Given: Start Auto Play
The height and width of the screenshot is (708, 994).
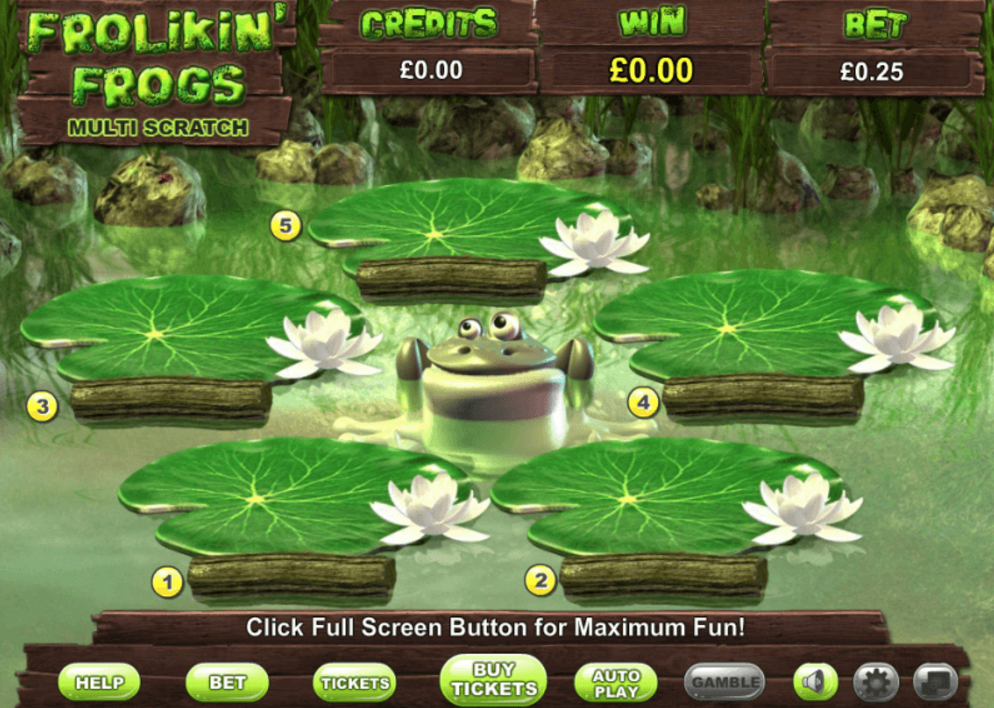Looking at the screenshot, I should [616, 683].
